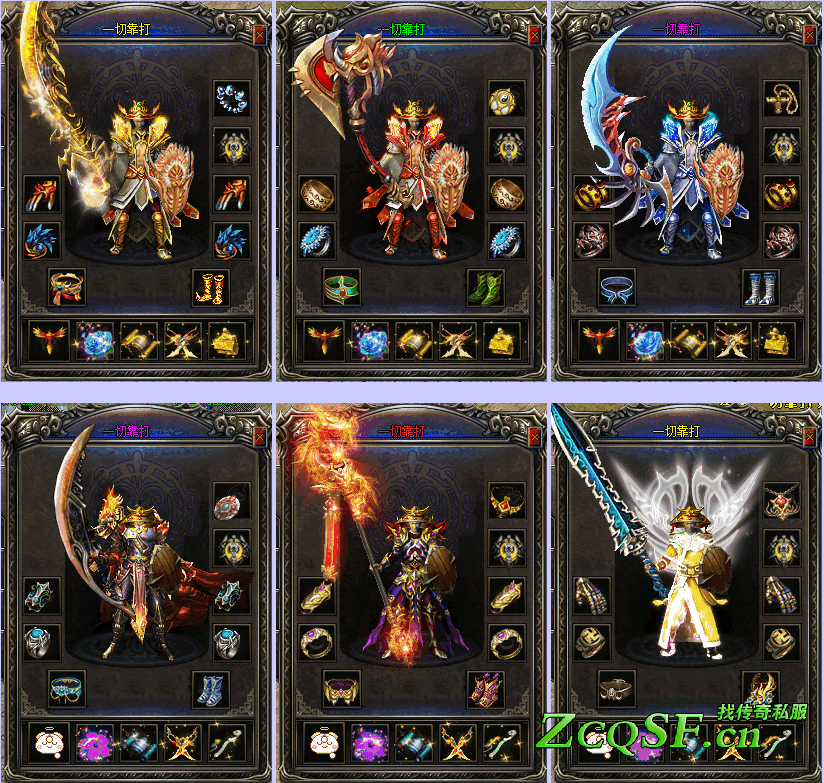Screen dimensions: 824x783
Task: Close the panel with the flaming red staff
Action: 535,435
